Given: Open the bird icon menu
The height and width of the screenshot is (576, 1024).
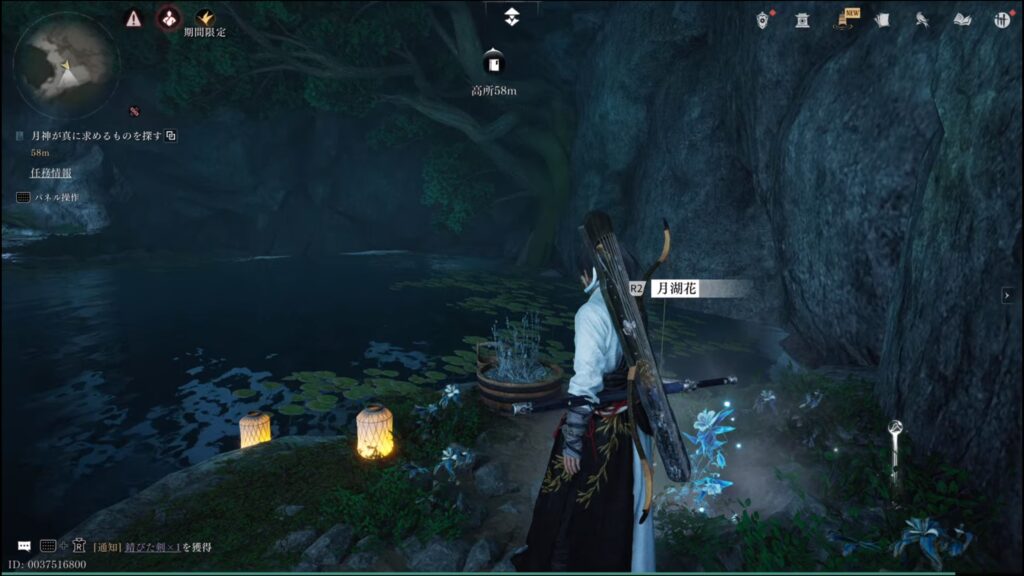Looking at the screenshot, I should [921, 19].
